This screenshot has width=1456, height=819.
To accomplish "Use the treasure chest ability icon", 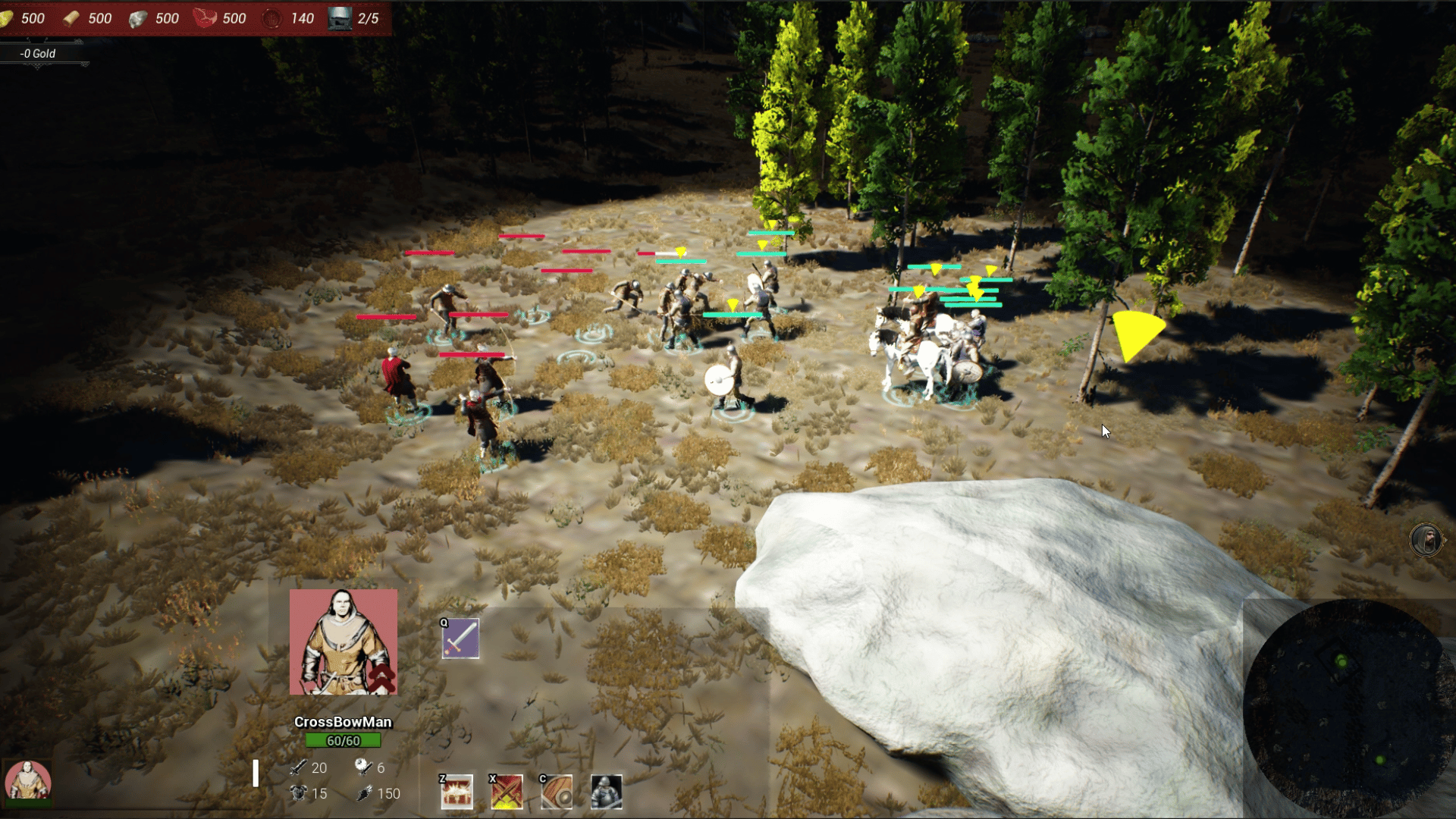I will point(457,792).
